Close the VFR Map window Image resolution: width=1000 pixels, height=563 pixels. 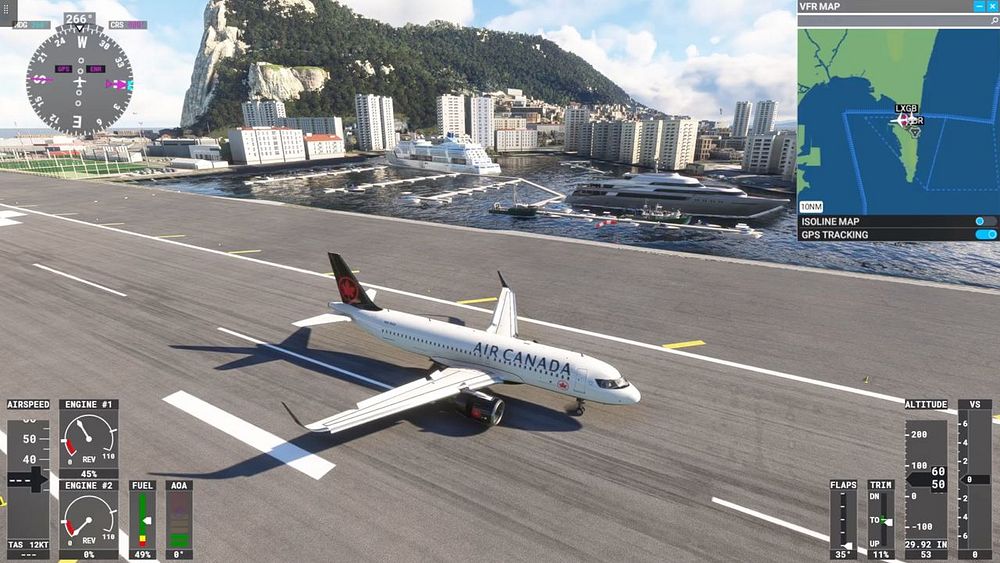point(992,6)
